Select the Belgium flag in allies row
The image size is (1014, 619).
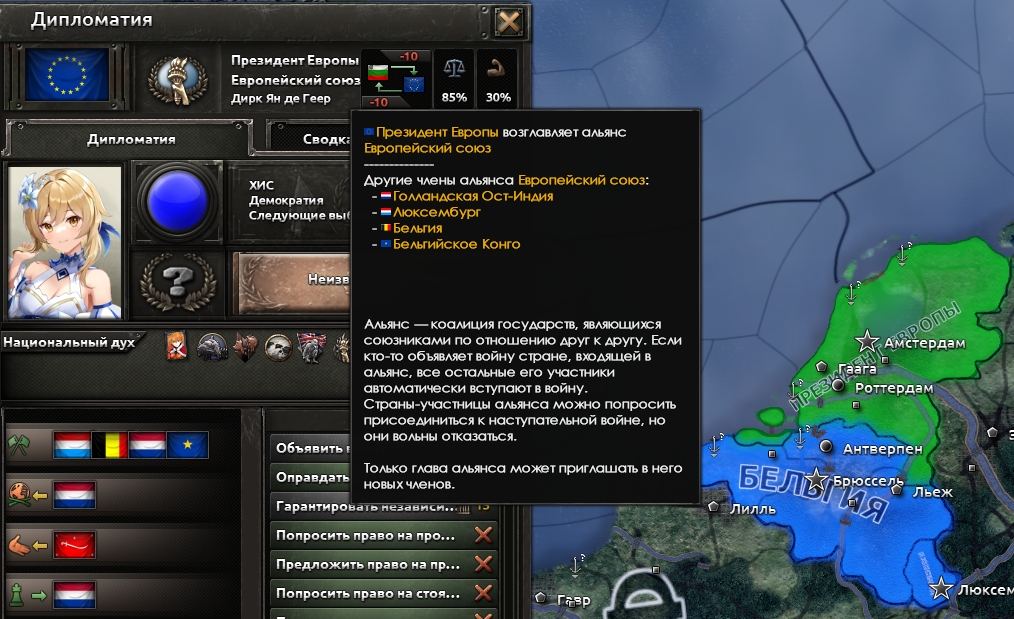(x=111, y=445)
